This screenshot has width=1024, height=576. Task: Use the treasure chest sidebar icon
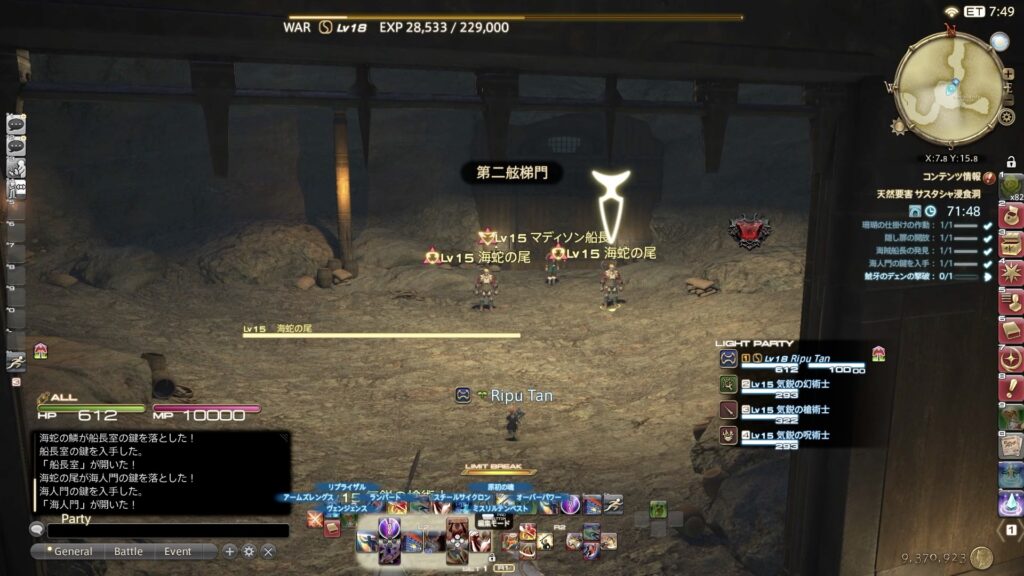[x=1010, y=243]
